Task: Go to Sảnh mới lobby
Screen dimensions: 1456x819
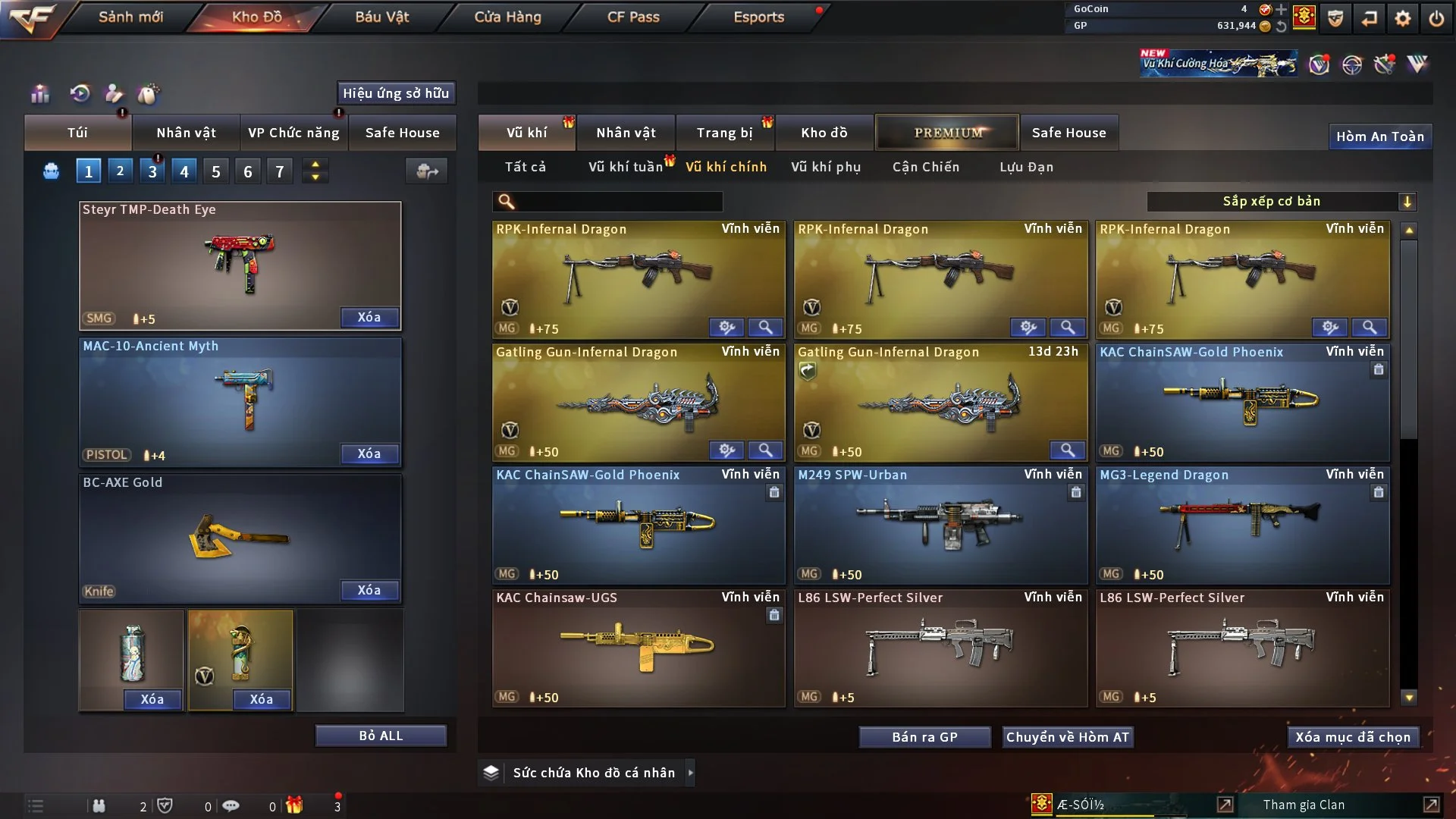Action: [x=130, y=17]
